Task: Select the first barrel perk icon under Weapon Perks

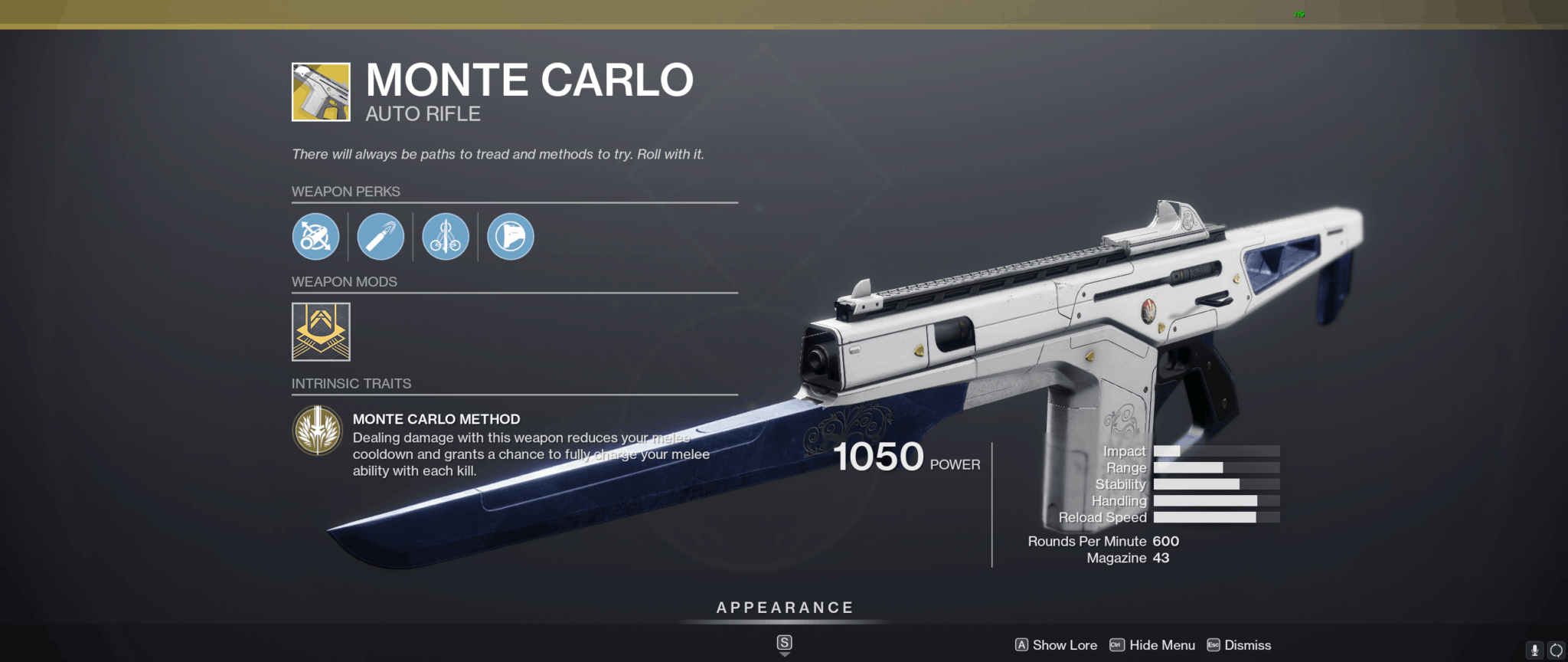Action: 316,236
